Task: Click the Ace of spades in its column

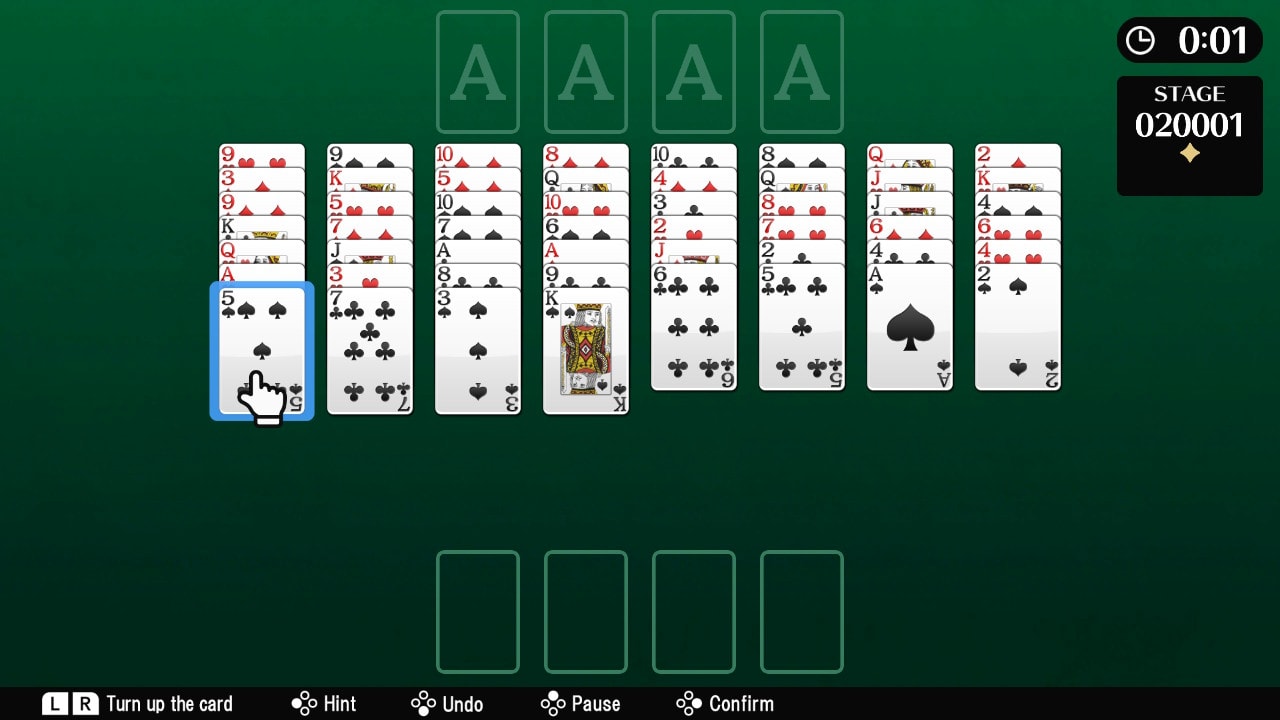Action: coord(909,330)
